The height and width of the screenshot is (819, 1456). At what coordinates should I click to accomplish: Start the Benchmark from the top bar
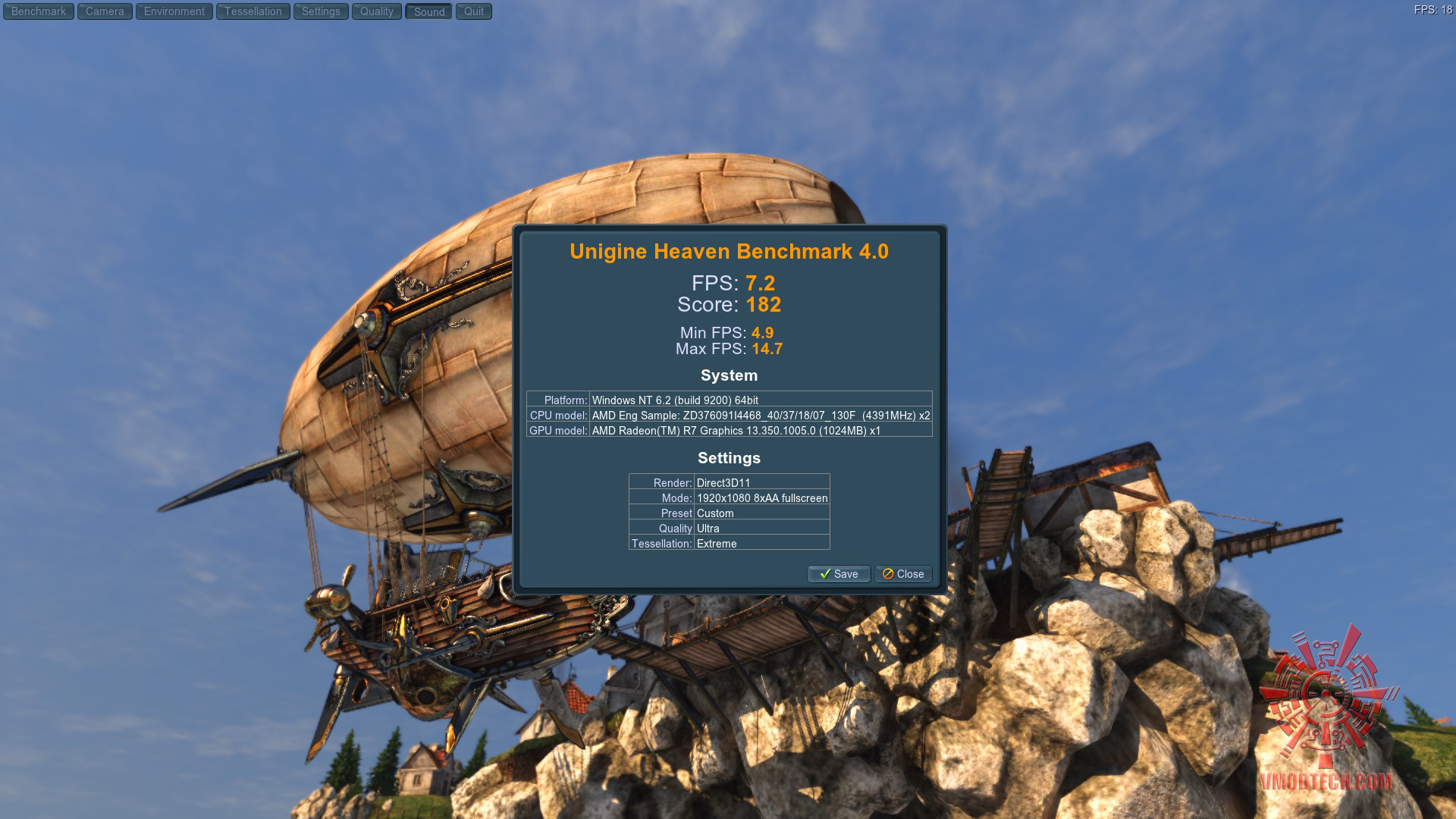[x=39, y=11]
